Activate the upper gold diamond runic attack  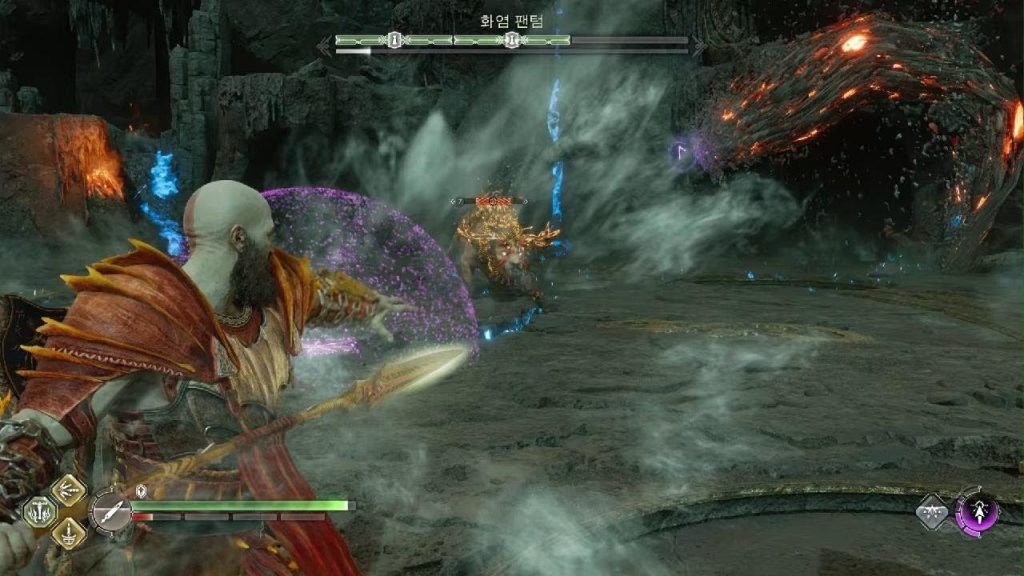(69, 491)
